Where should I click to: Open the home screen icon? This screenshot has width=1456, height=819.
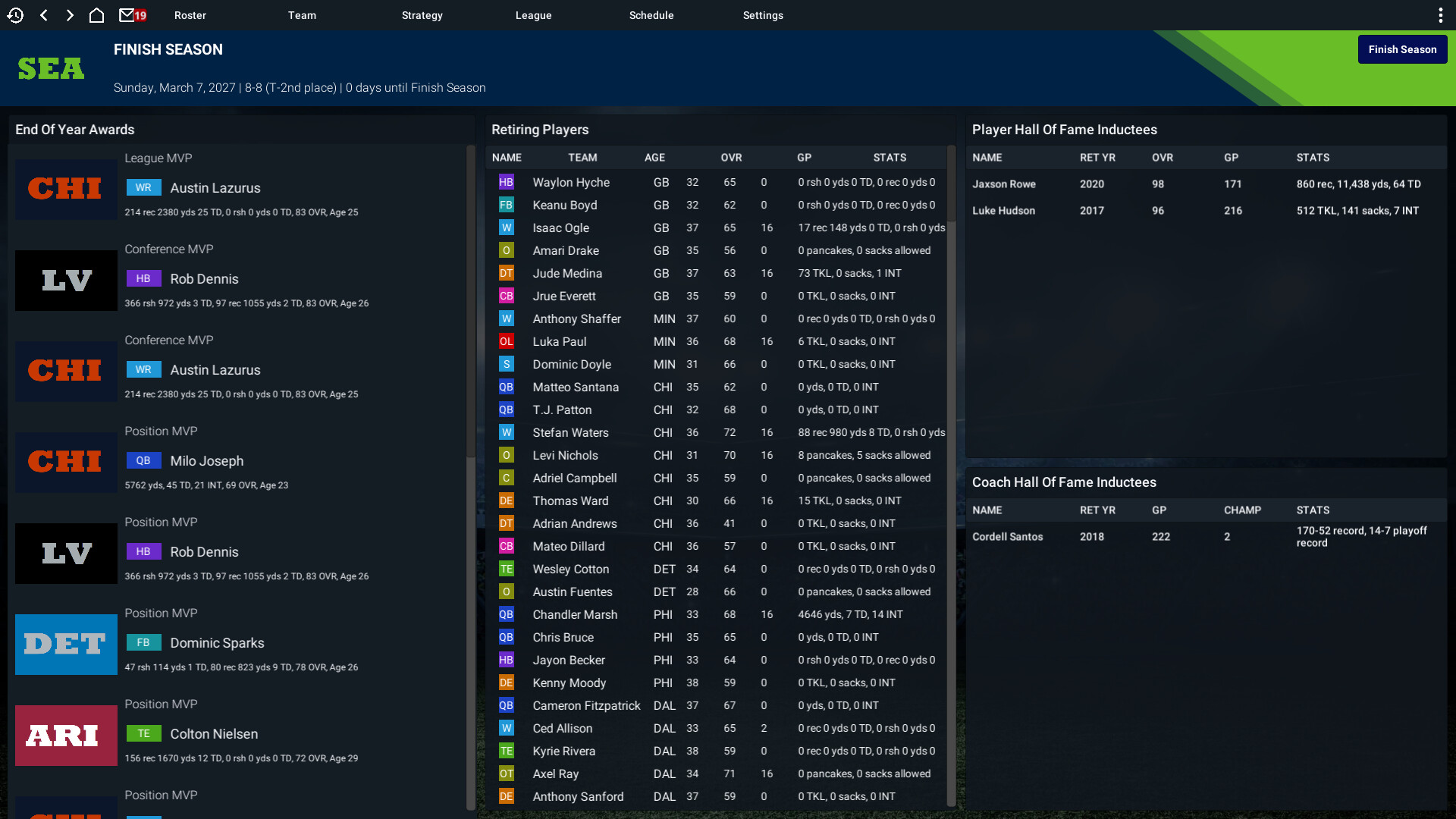(97, 14)
